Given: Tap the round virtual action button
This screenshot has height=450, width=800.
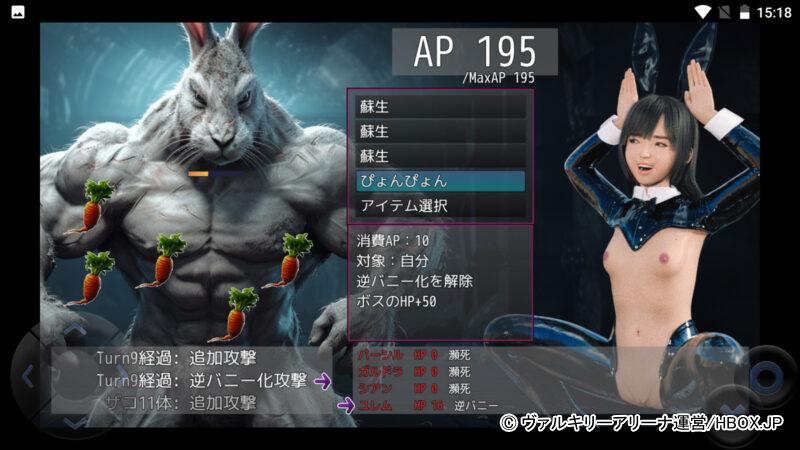Looking at the screenshot, I should 765,377.
